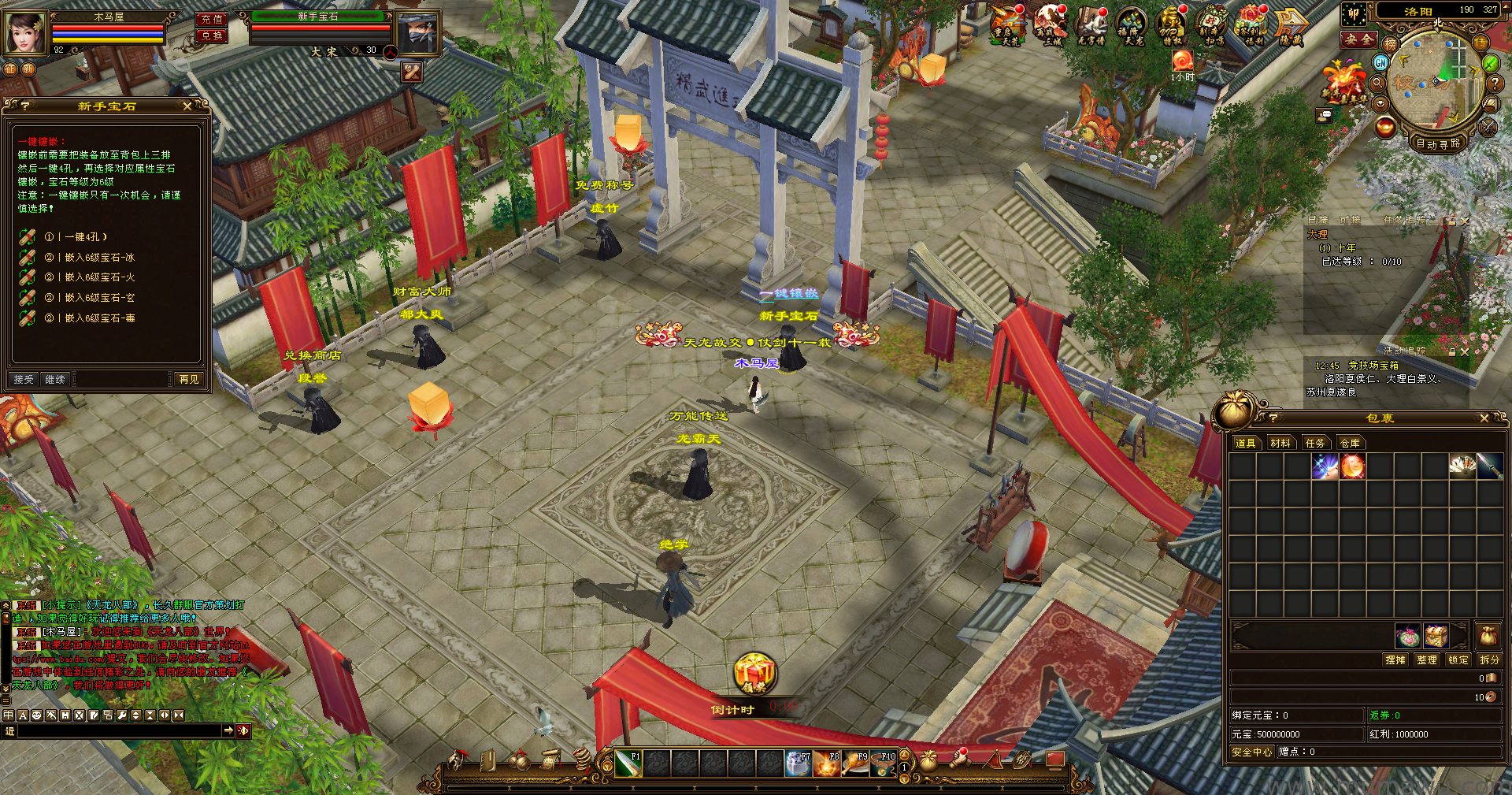Open the 摆摊 stall button

click(x=1395, y=660)
